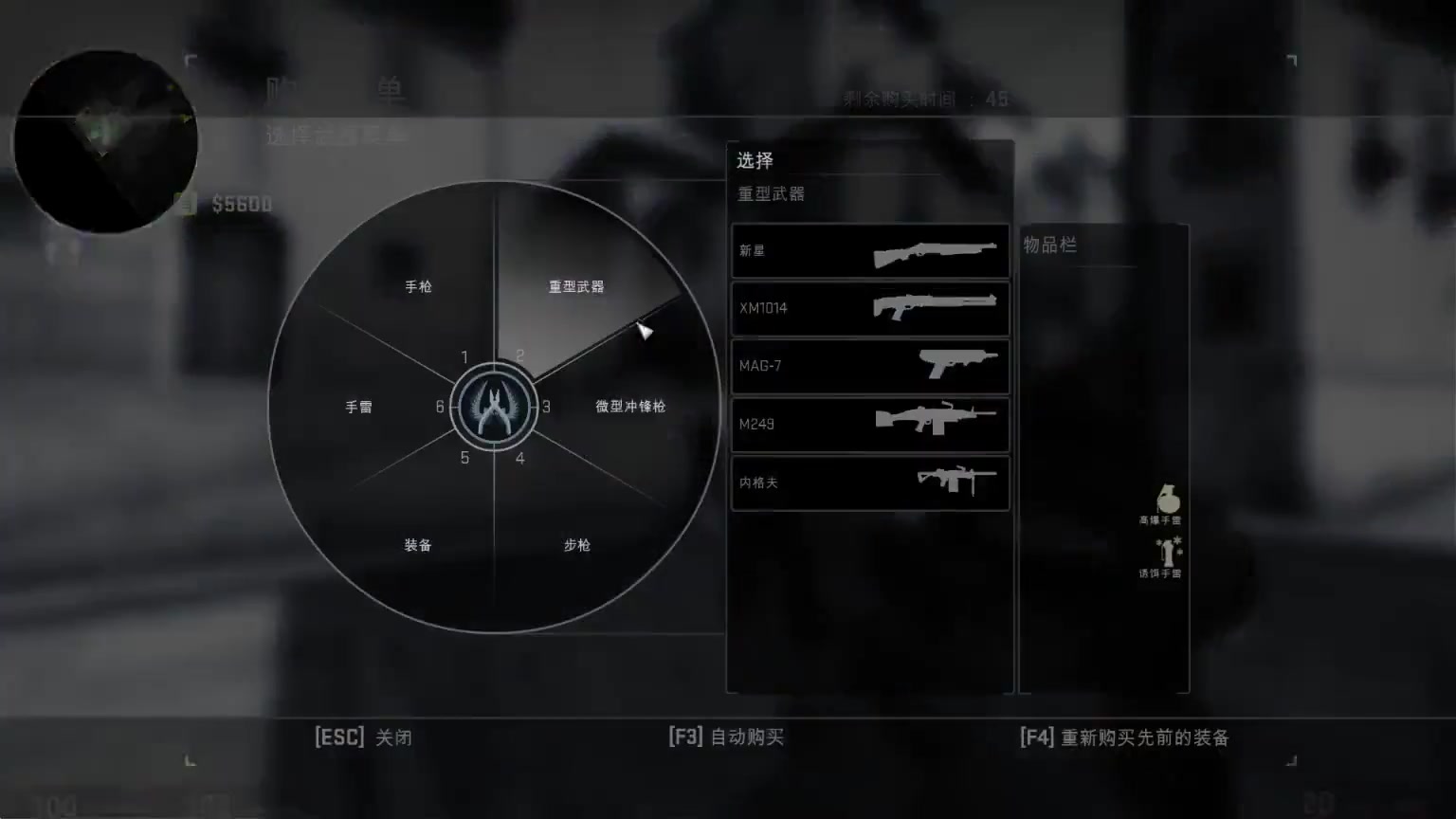Screen dimensions: 1456x819
Task: Open the 选择 selection panel header
Action: coord(755,160)
